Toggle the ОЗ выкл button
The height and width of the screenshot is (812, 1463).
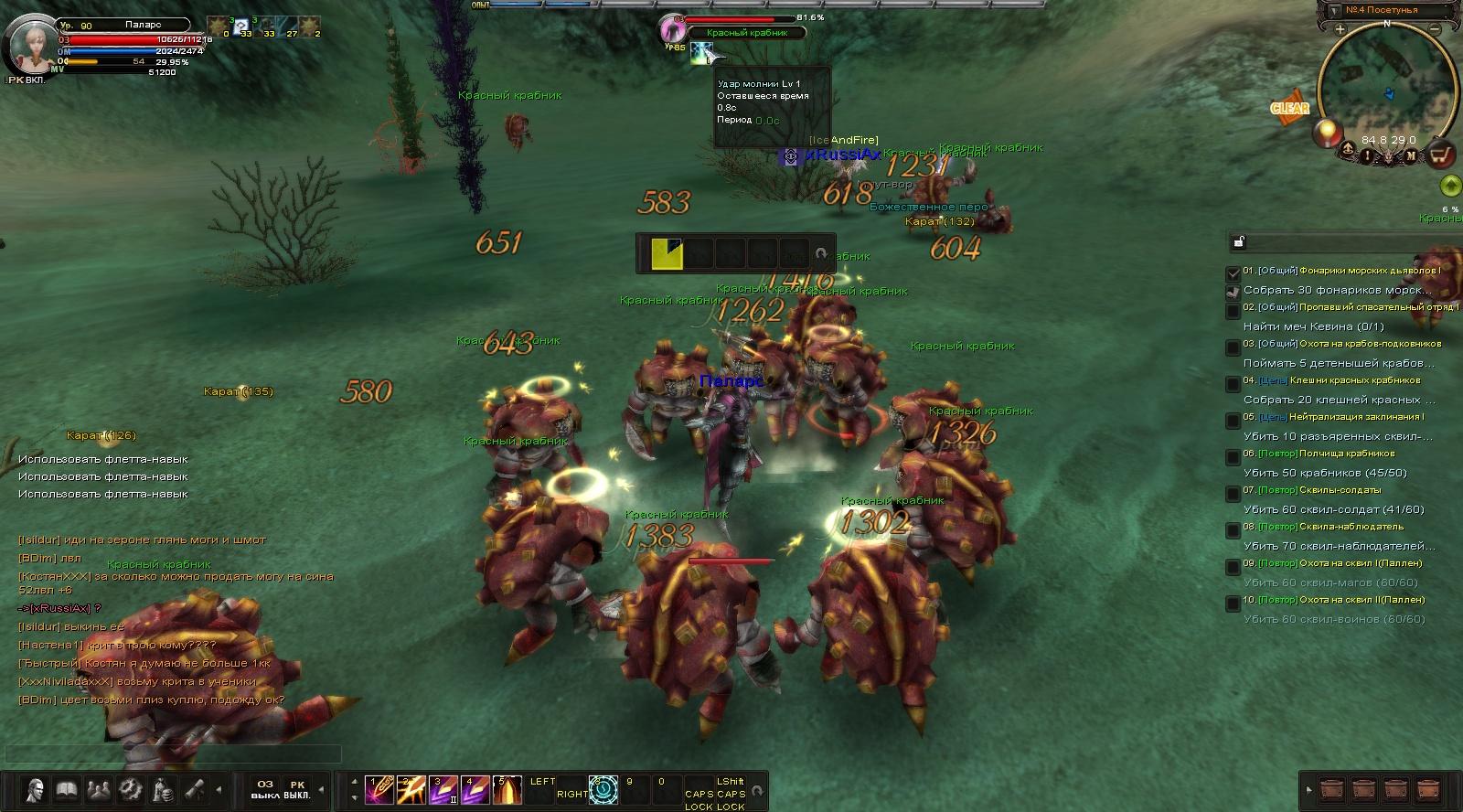click(265, 789)
